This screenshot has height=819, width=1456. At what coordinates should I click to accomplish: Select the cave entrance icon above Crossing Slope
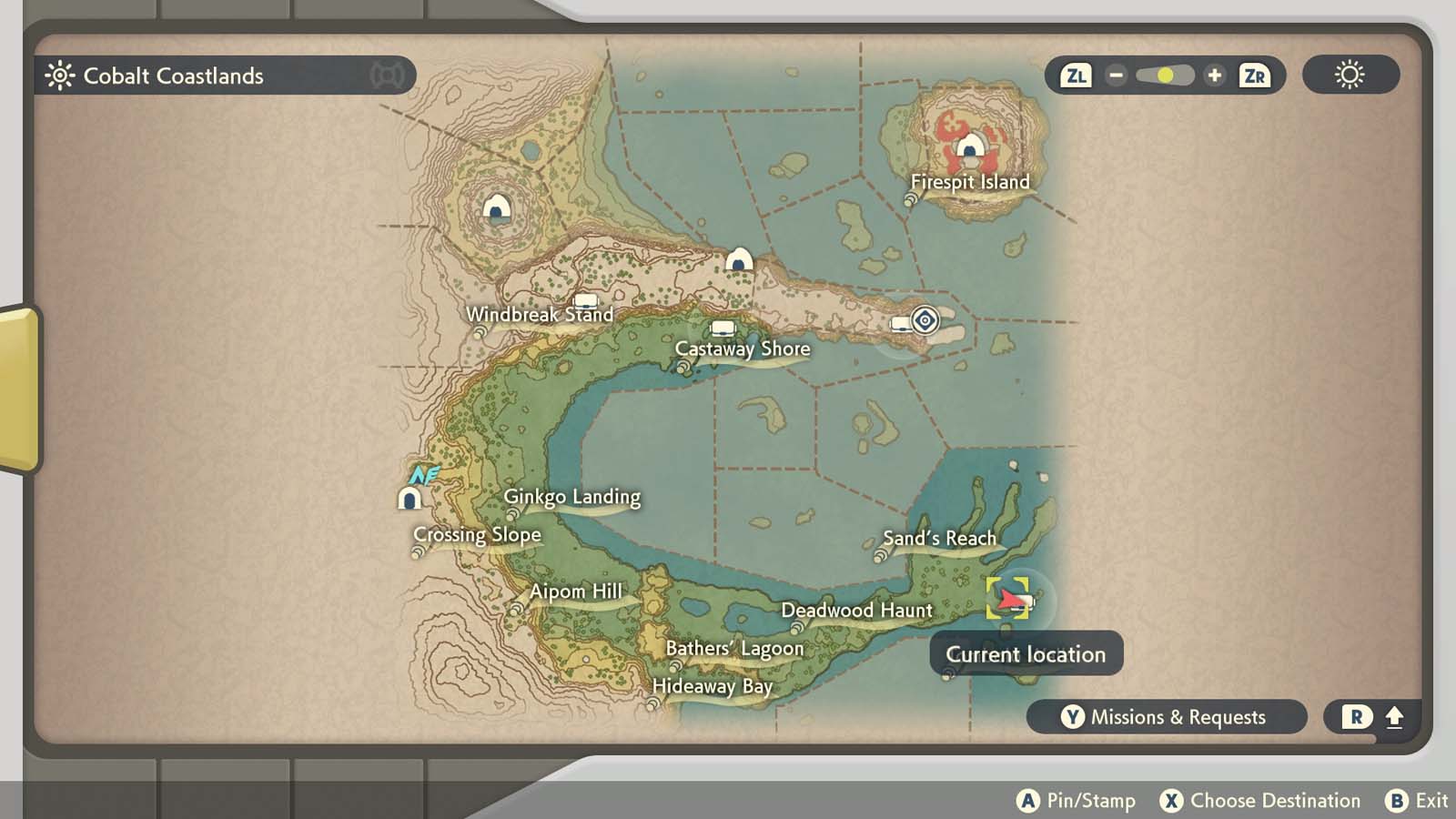(410, 497)
